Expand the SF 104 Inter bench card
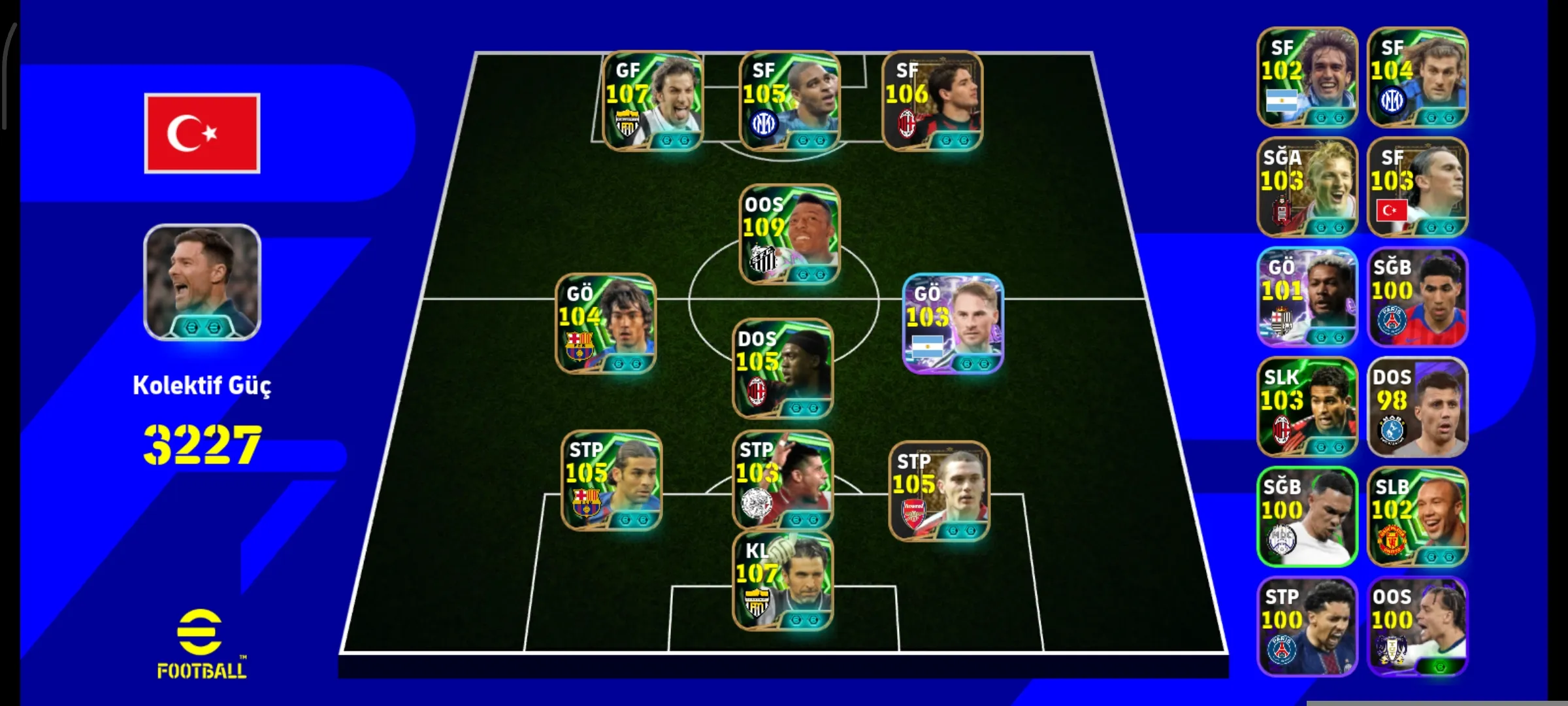Screen dimensions: 1568x706 (1418, 78)
